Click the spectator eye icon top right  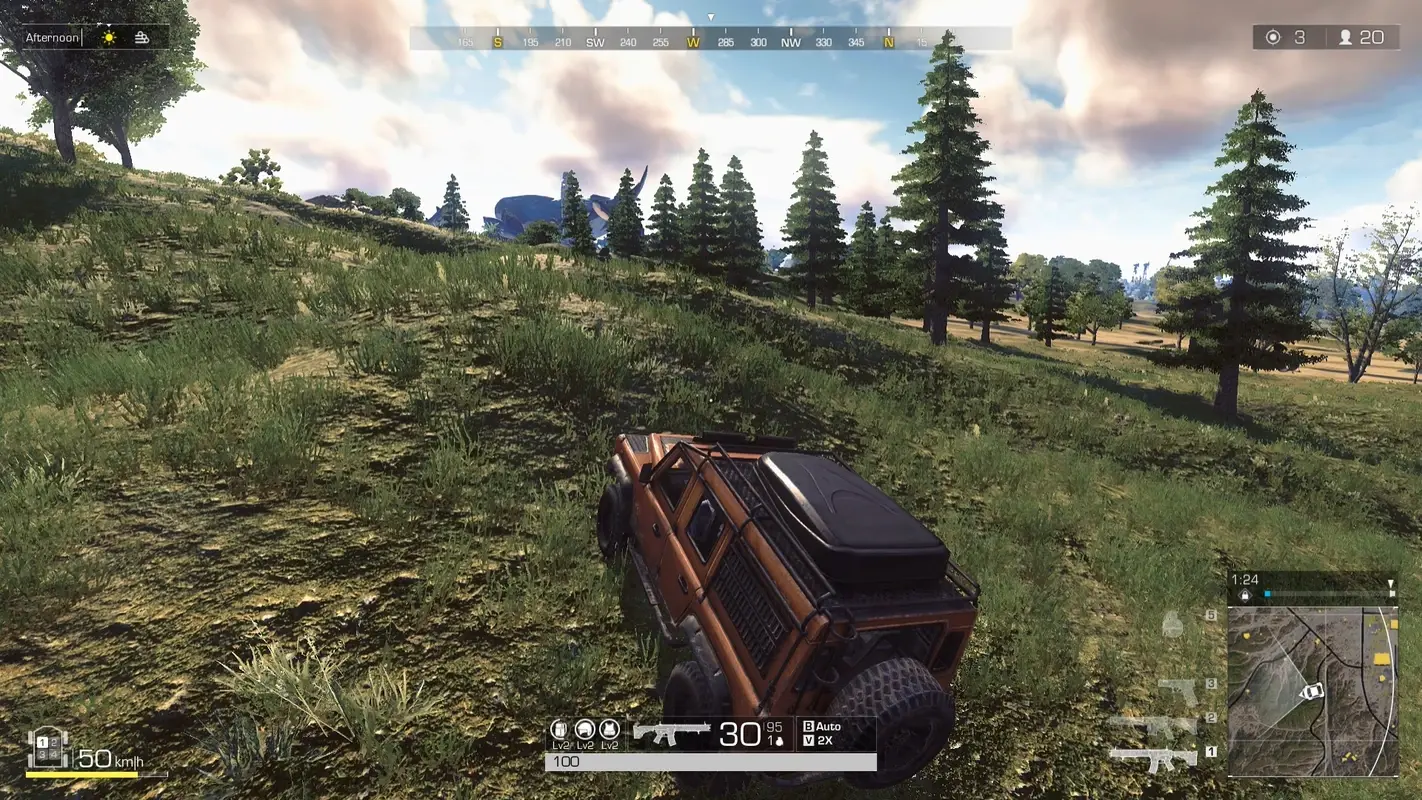pyautogui.click(x=1272, y=37)
